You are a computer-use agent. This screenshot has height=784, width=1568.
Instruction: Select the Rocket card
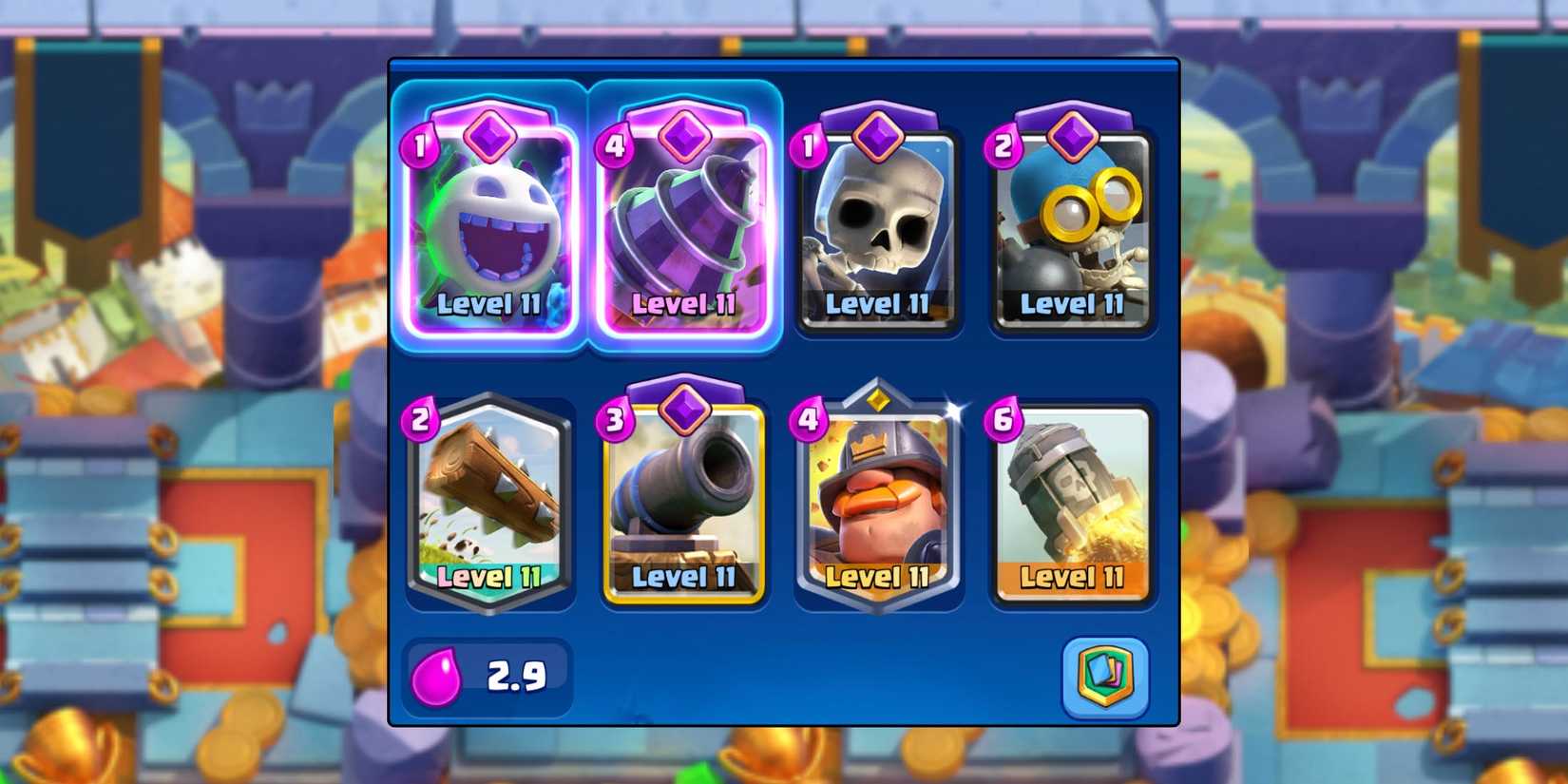pos(1074,499)
